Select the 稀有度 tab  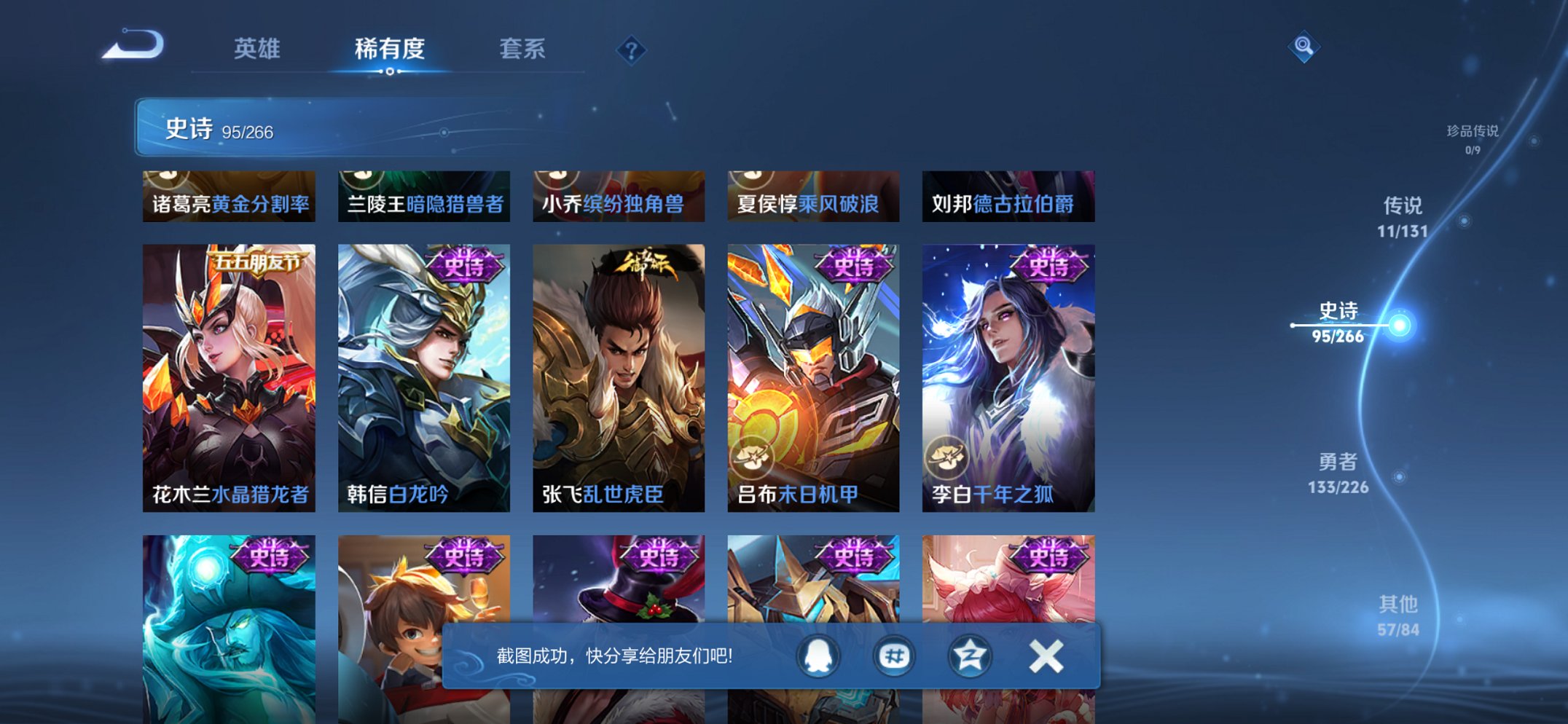point(390,50)
